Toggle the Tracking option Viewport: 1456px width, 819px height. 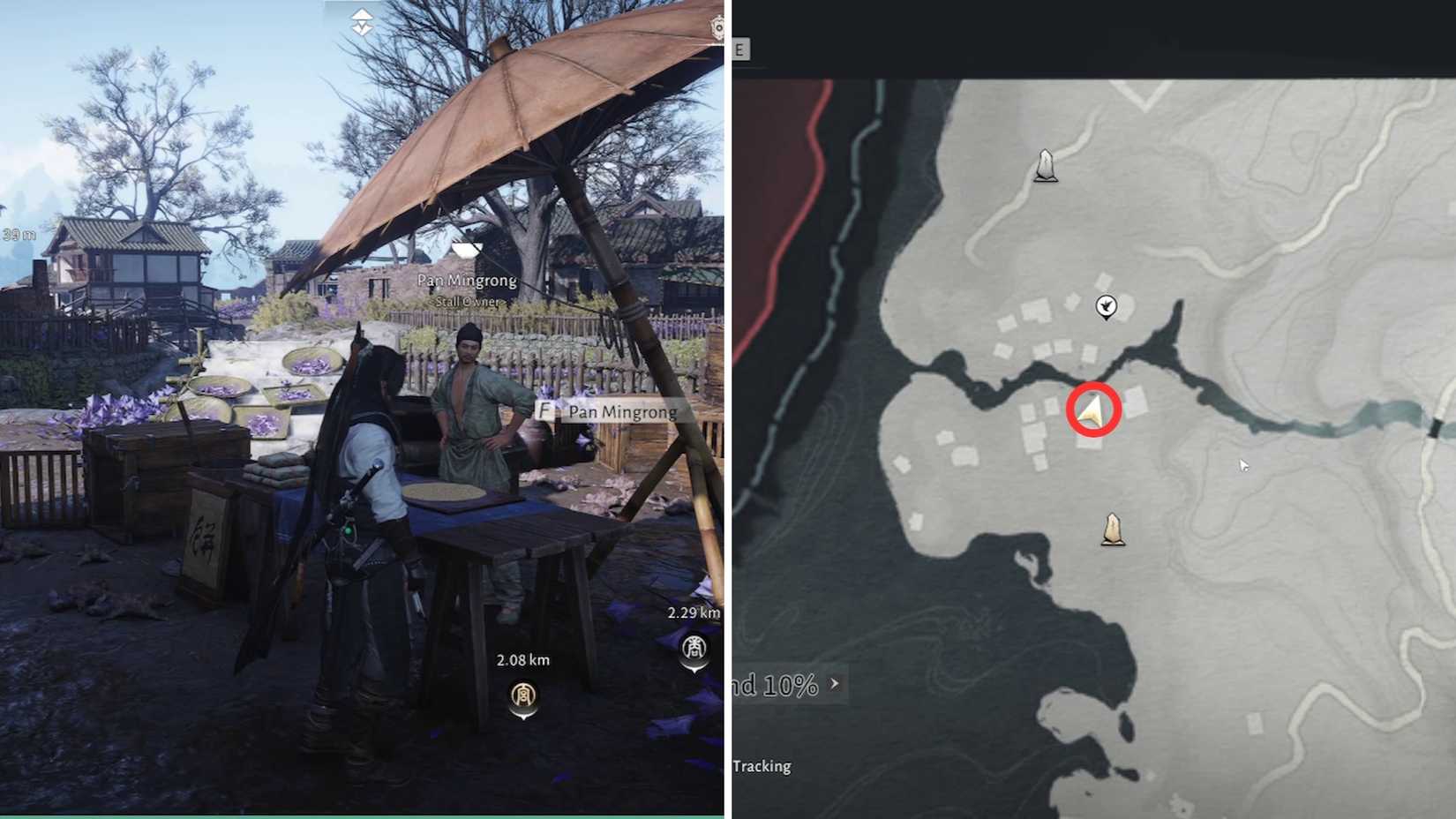coord(763,766)
